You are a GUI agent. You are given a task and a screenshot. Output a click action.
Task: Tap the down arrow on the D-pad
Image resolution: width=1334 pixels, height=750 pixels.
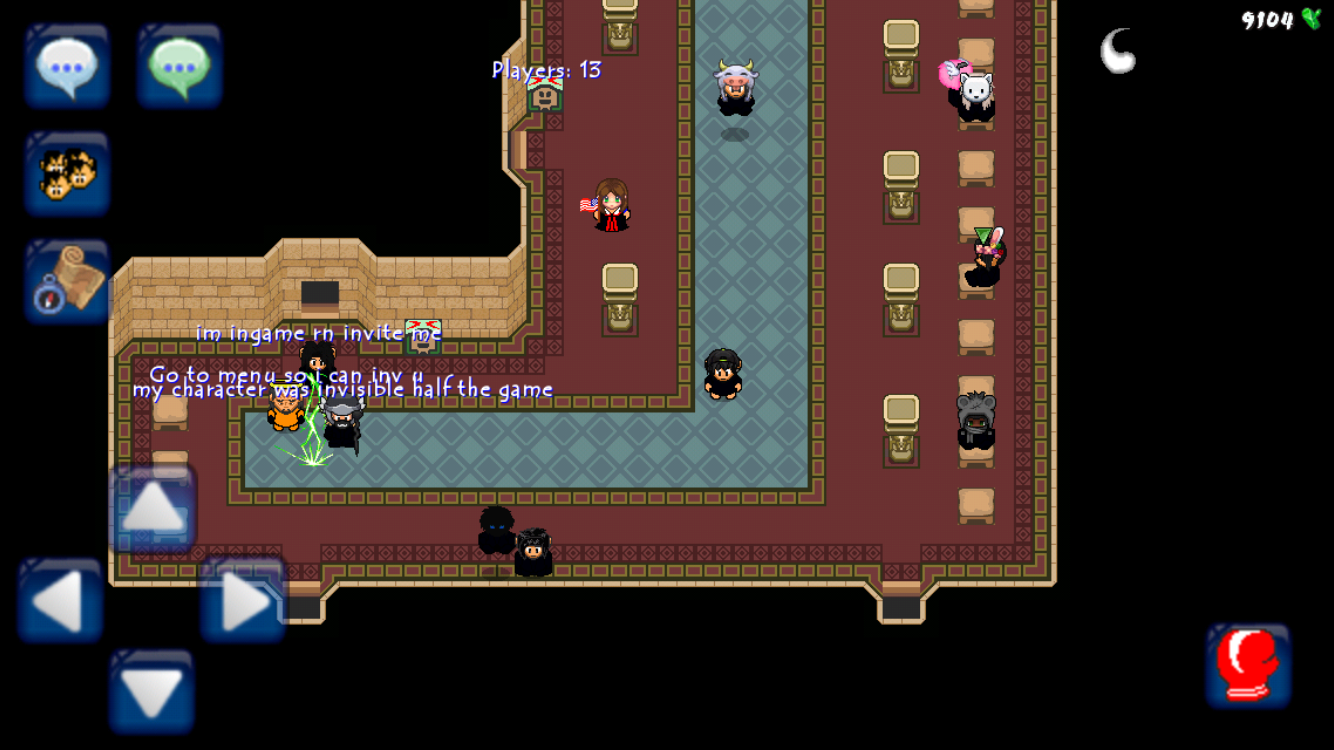(x=152, y=692)
